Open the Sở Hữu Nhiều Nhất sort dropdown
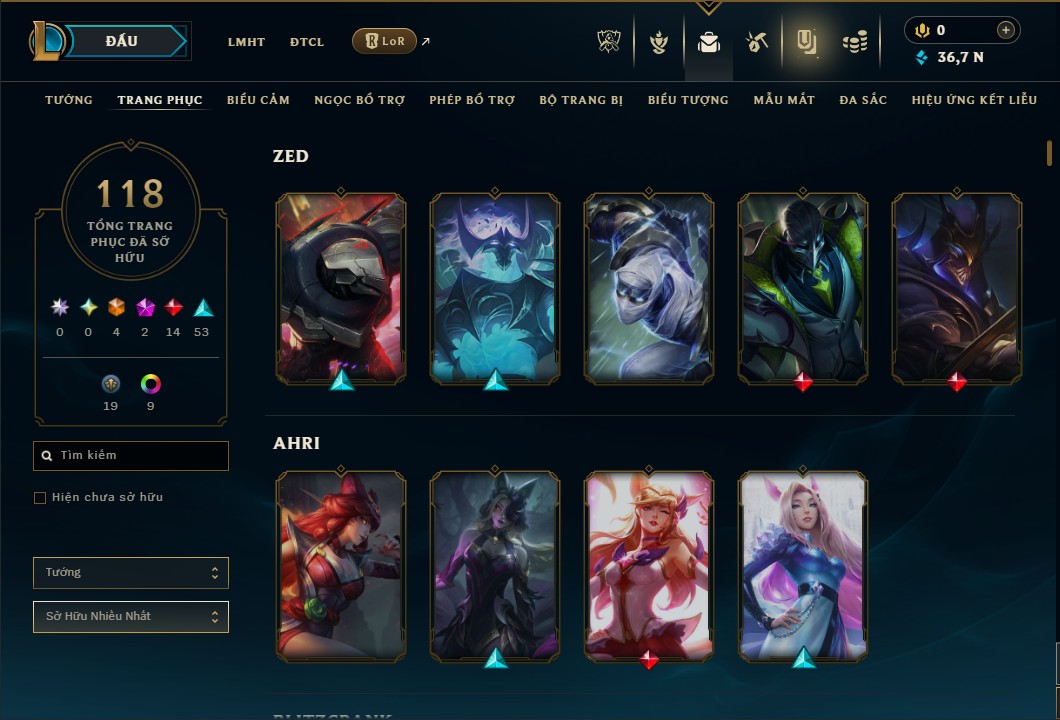The height and width of the screenshot is (720, 1060). (131, 617)
